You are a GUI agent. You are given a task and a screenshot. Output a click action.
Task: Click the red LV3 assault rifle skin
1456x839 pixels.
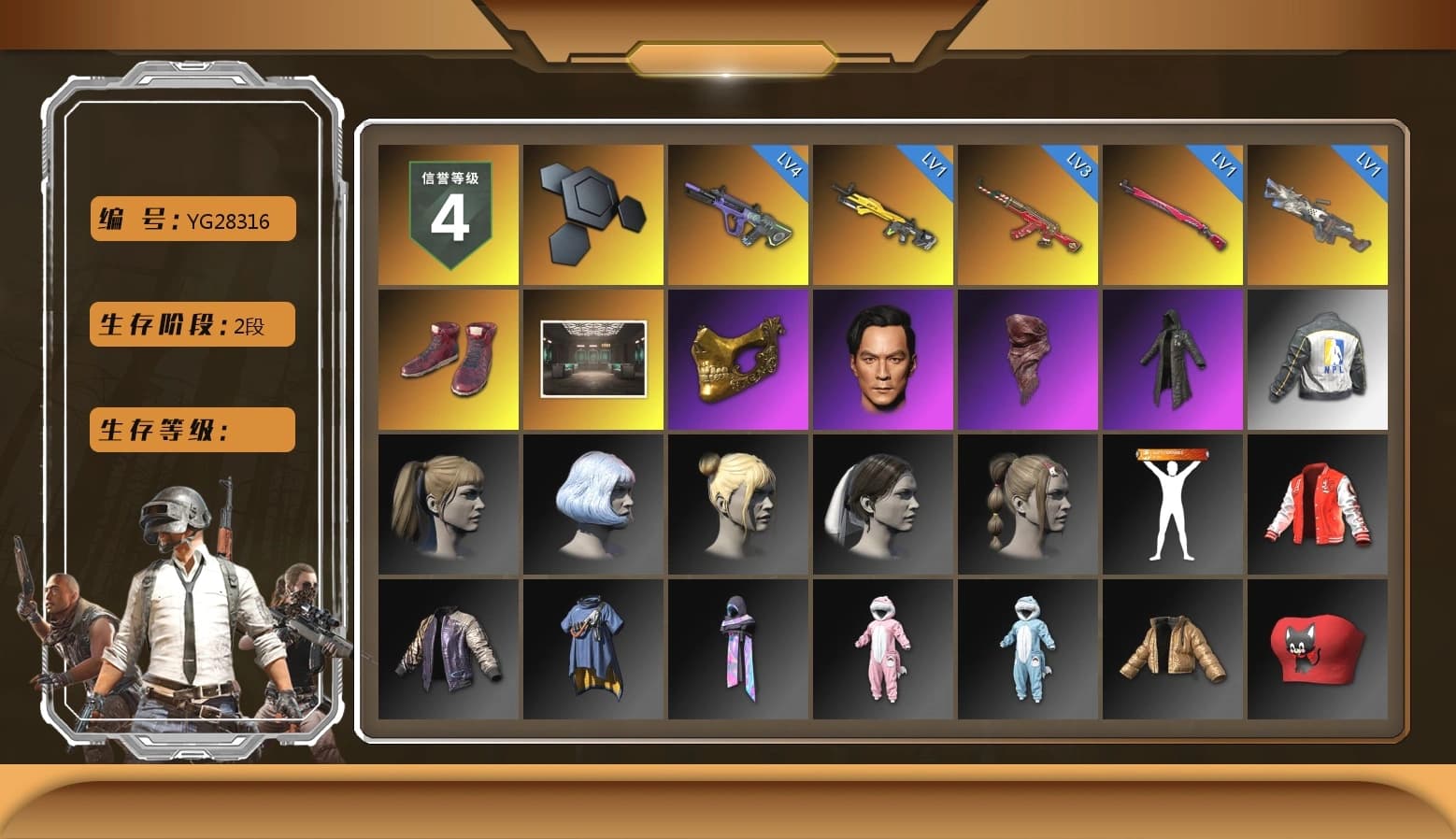click(x=1028, y=215)
